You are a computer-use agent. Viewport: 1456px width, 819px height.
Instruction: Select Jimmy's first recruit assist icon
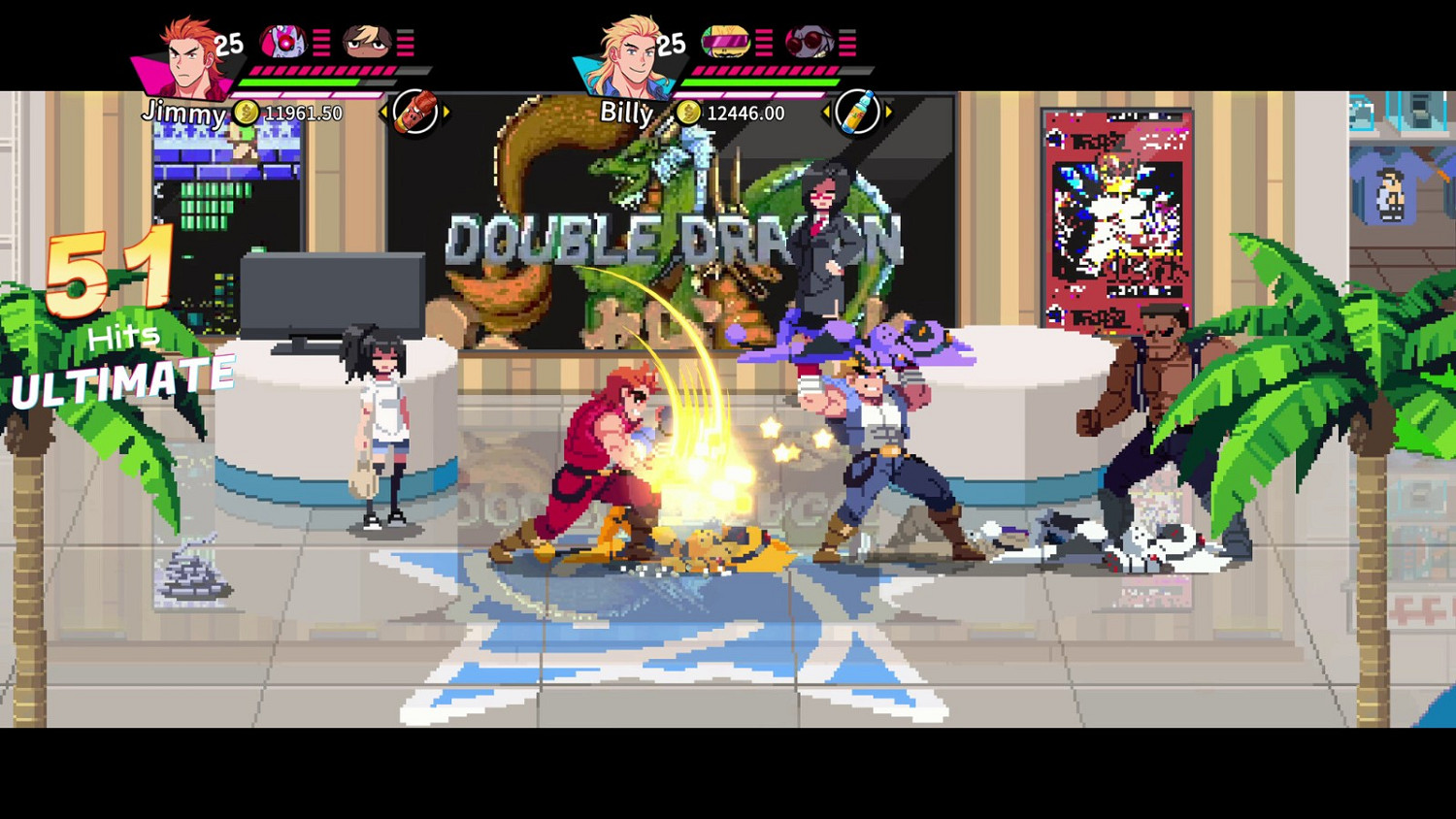click(x=284, y=41)
